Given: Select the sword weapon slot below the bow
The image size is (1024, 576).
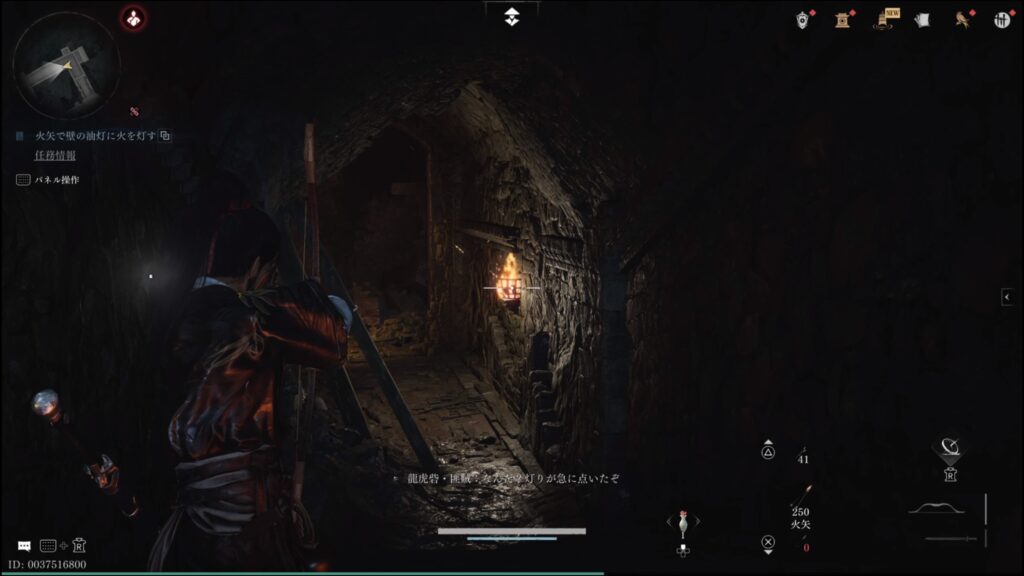Looking at the screenshot, I should [950, 539].
